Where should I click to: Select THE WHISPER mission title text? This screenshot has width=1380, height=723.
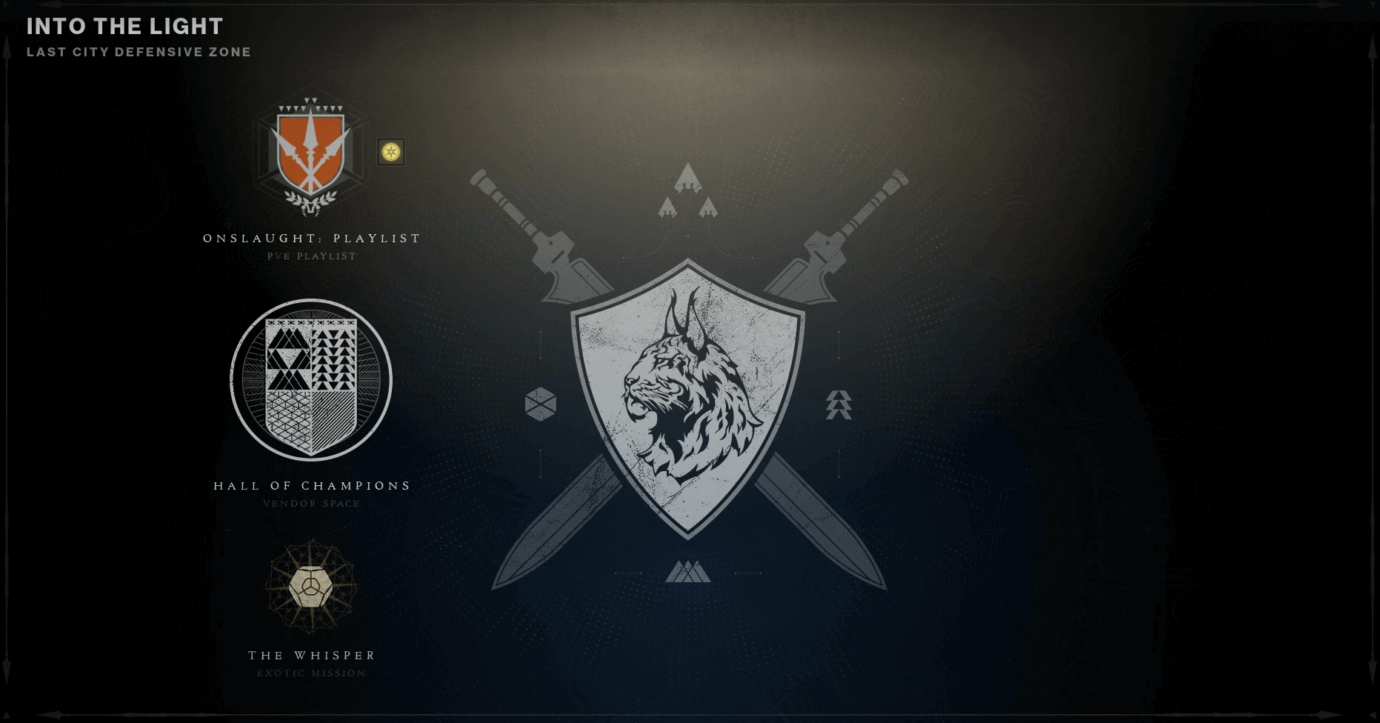point(311,655)
